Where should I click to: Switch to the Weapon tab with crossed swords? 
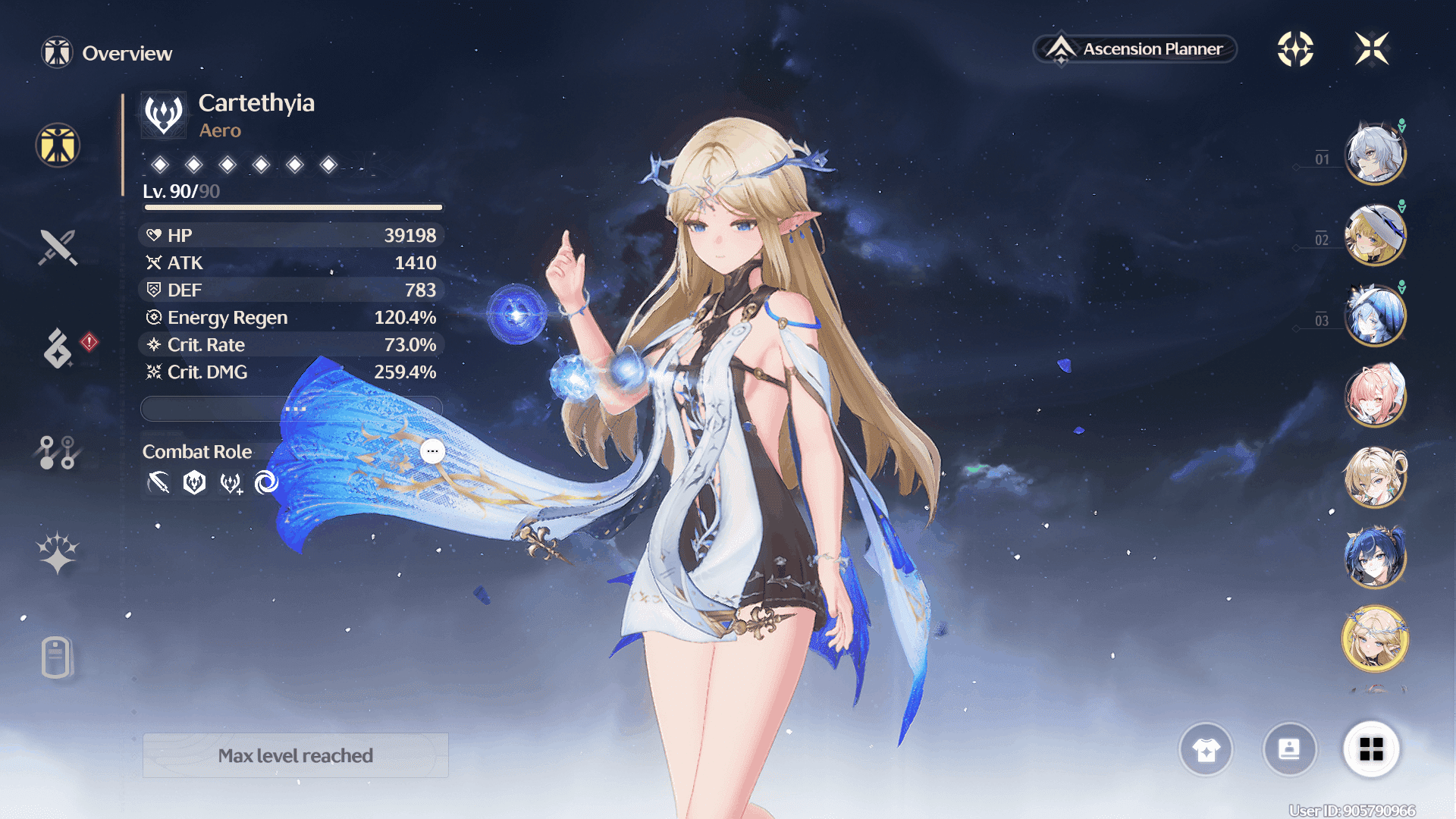point(58,247)
